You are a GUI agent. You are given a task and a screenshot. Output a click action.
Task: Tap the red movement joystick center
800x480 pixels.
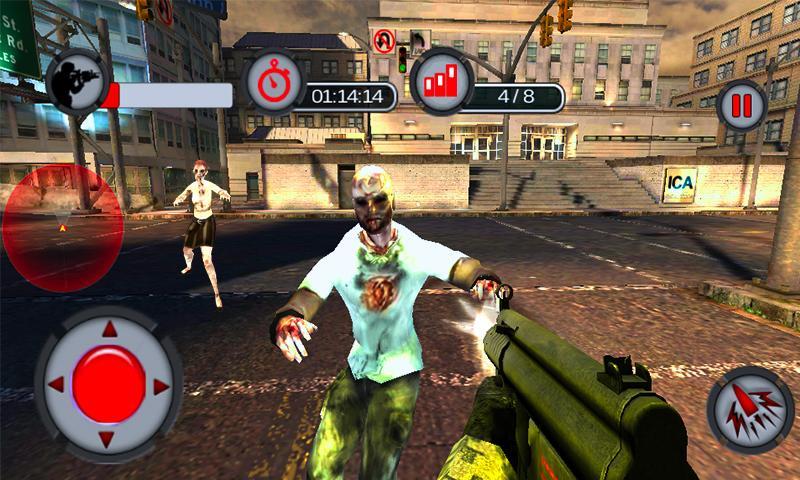coord(108,385)
